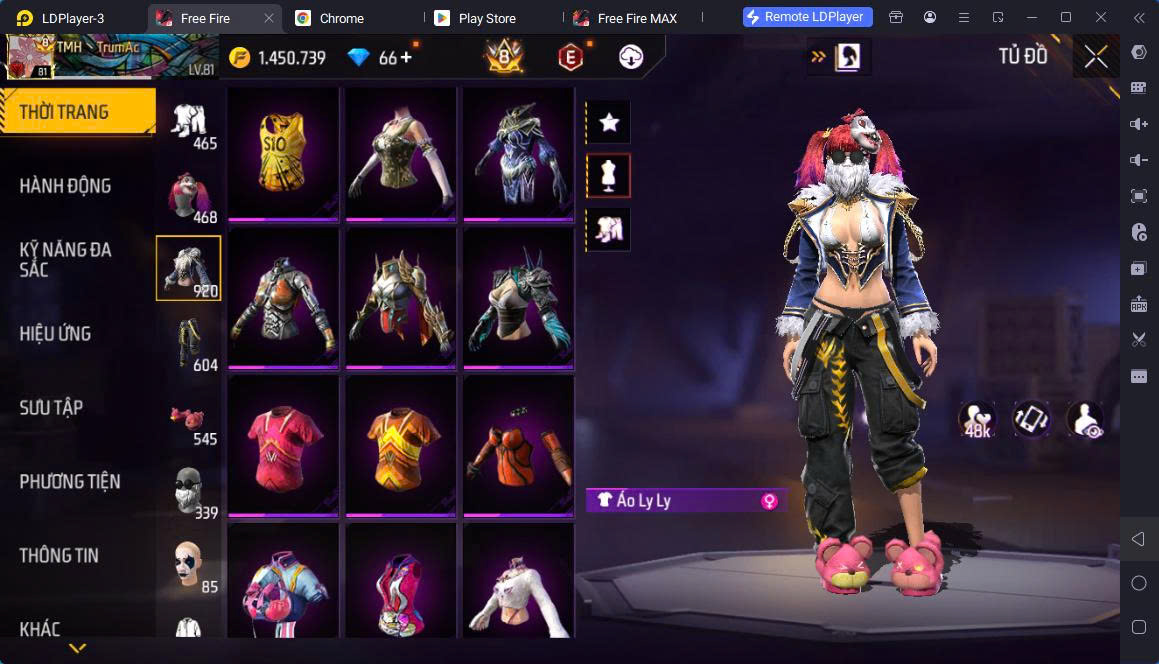Click the star favorites filter

pos(608,123)
